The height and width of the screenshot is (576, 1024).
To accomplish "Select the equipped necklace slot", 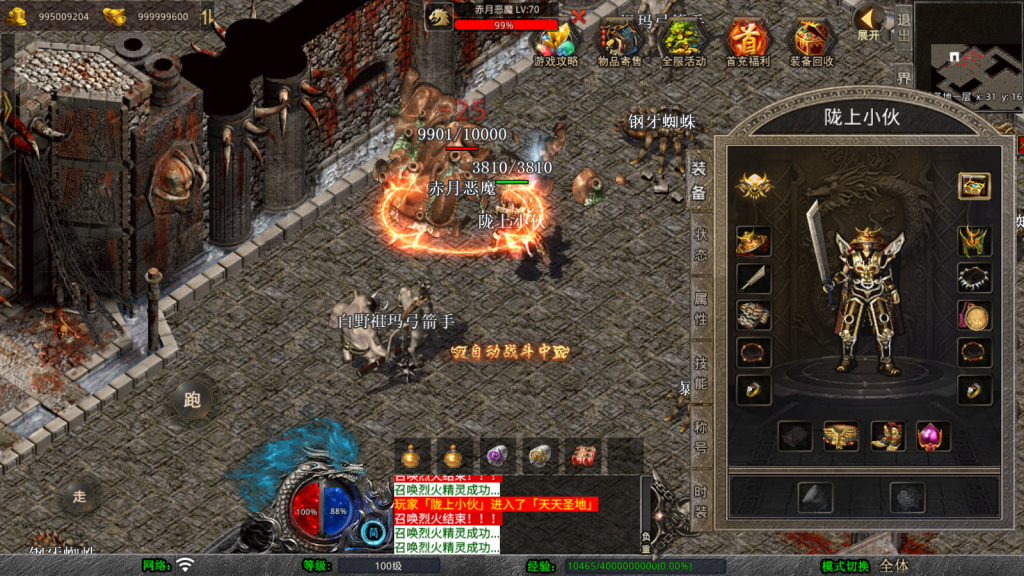I will (x=974, y=277).
